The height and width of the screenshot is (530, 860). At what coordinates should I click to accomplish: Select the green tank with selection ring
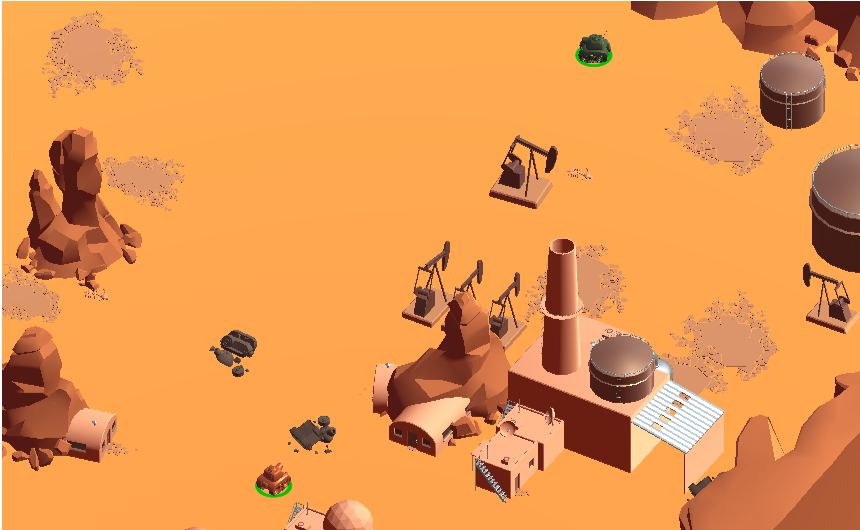594,48
